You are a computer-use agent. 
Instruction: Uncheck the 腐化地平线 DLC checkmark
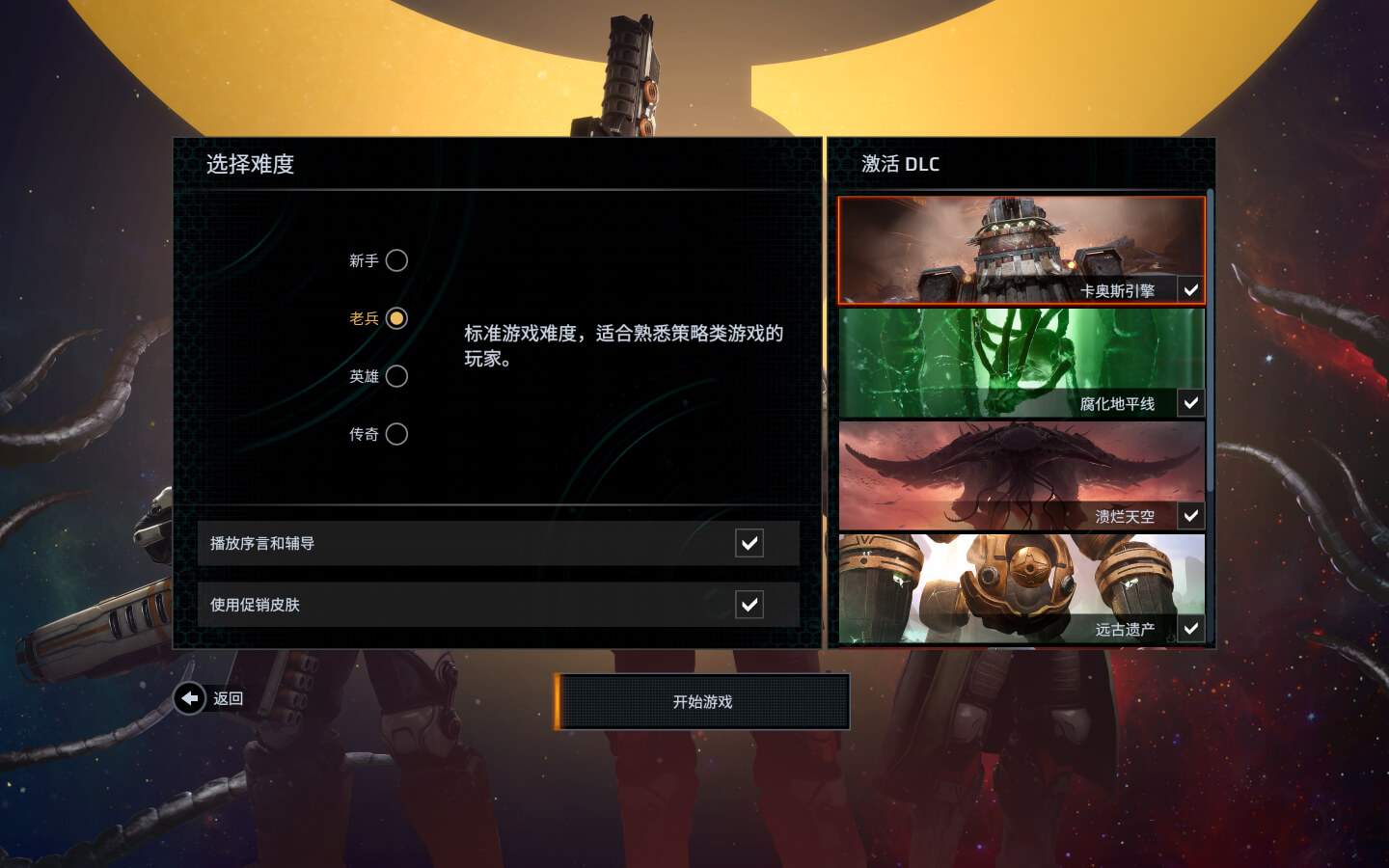pos(1192,402)
